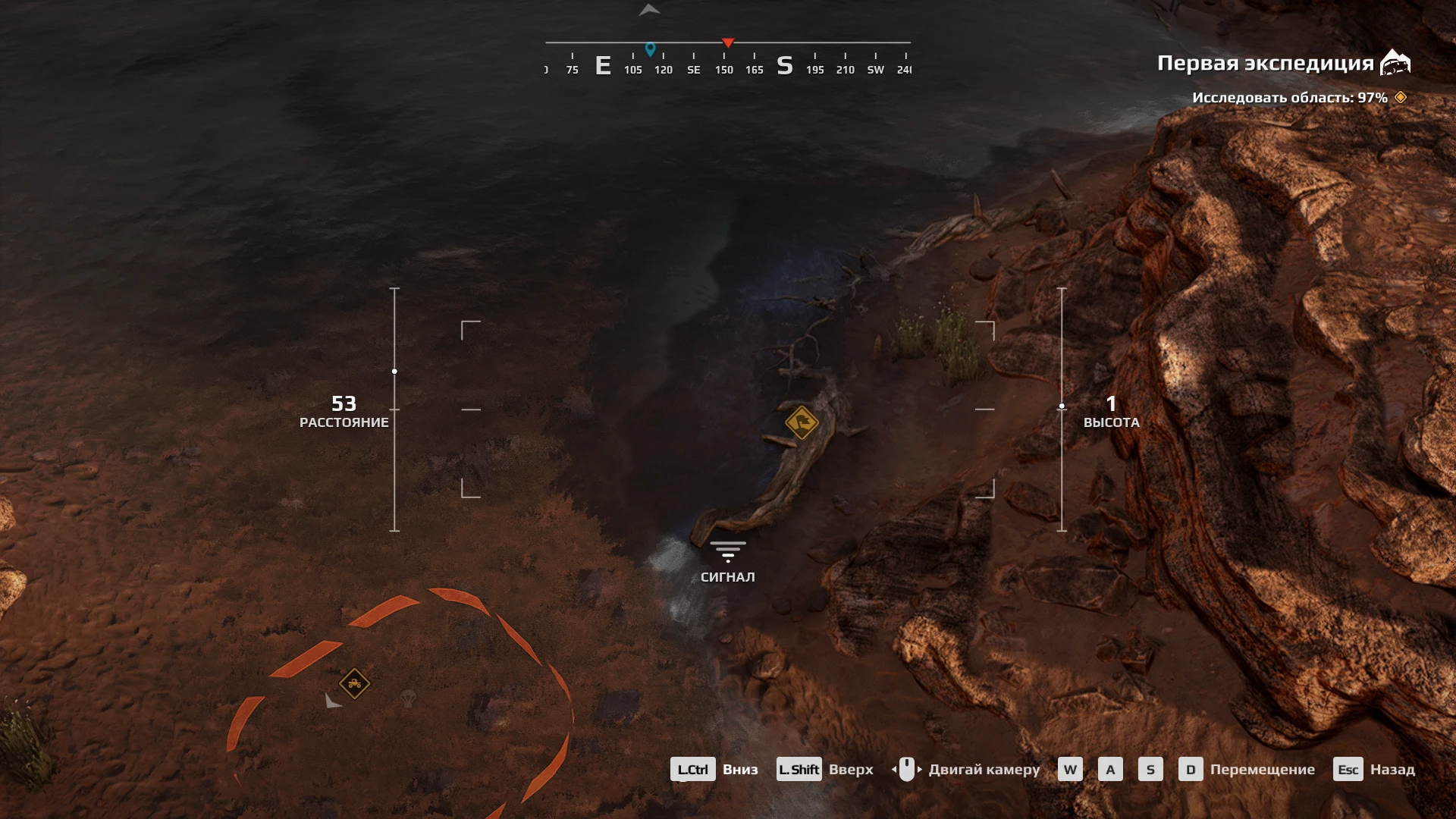Screen dimensions: 1456x819
Task: Select the yellow flag marker on the log
Action: point(802,422)
